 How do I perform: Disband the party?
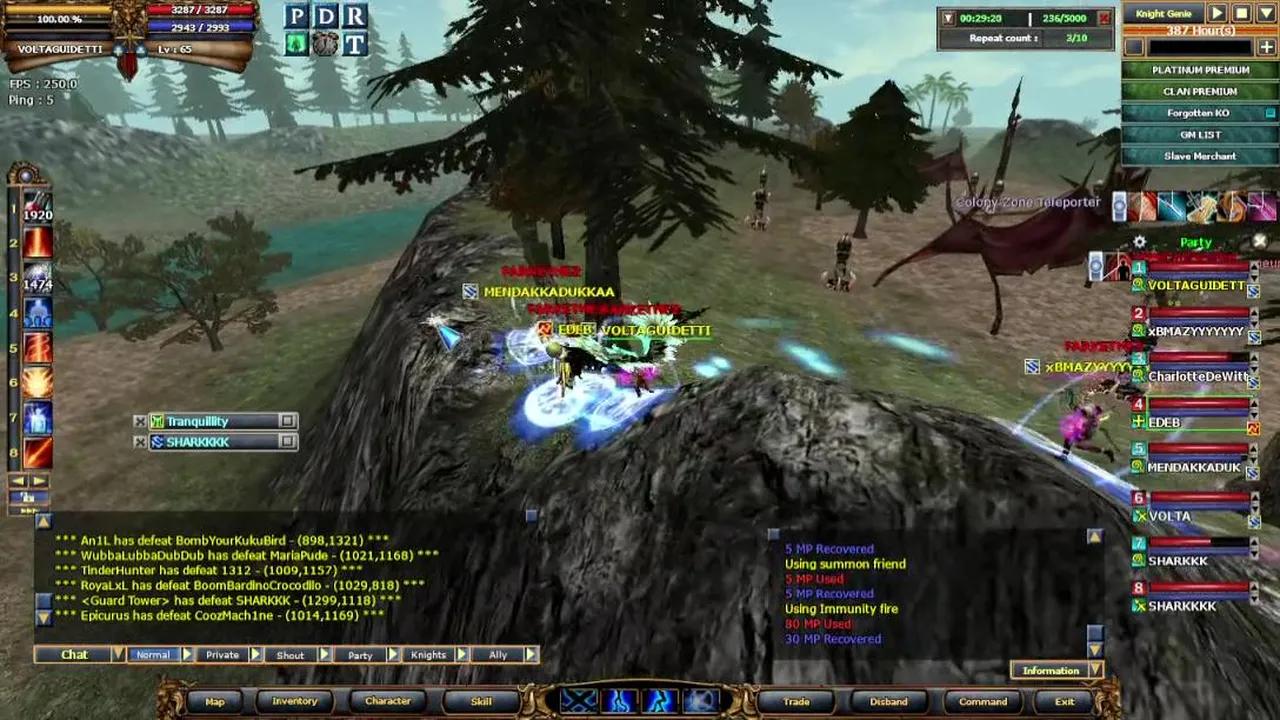pos(888,701)
